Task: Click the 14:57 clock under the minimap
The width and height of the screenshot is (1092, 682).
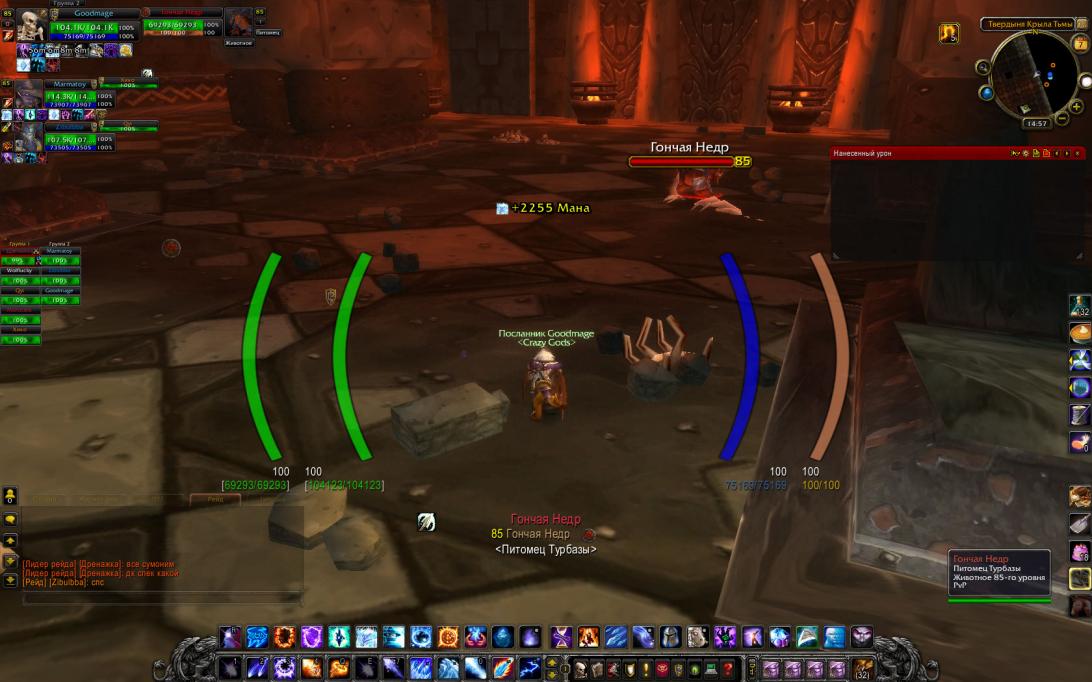Action: pyautogui.click(x=1036, y=124)
